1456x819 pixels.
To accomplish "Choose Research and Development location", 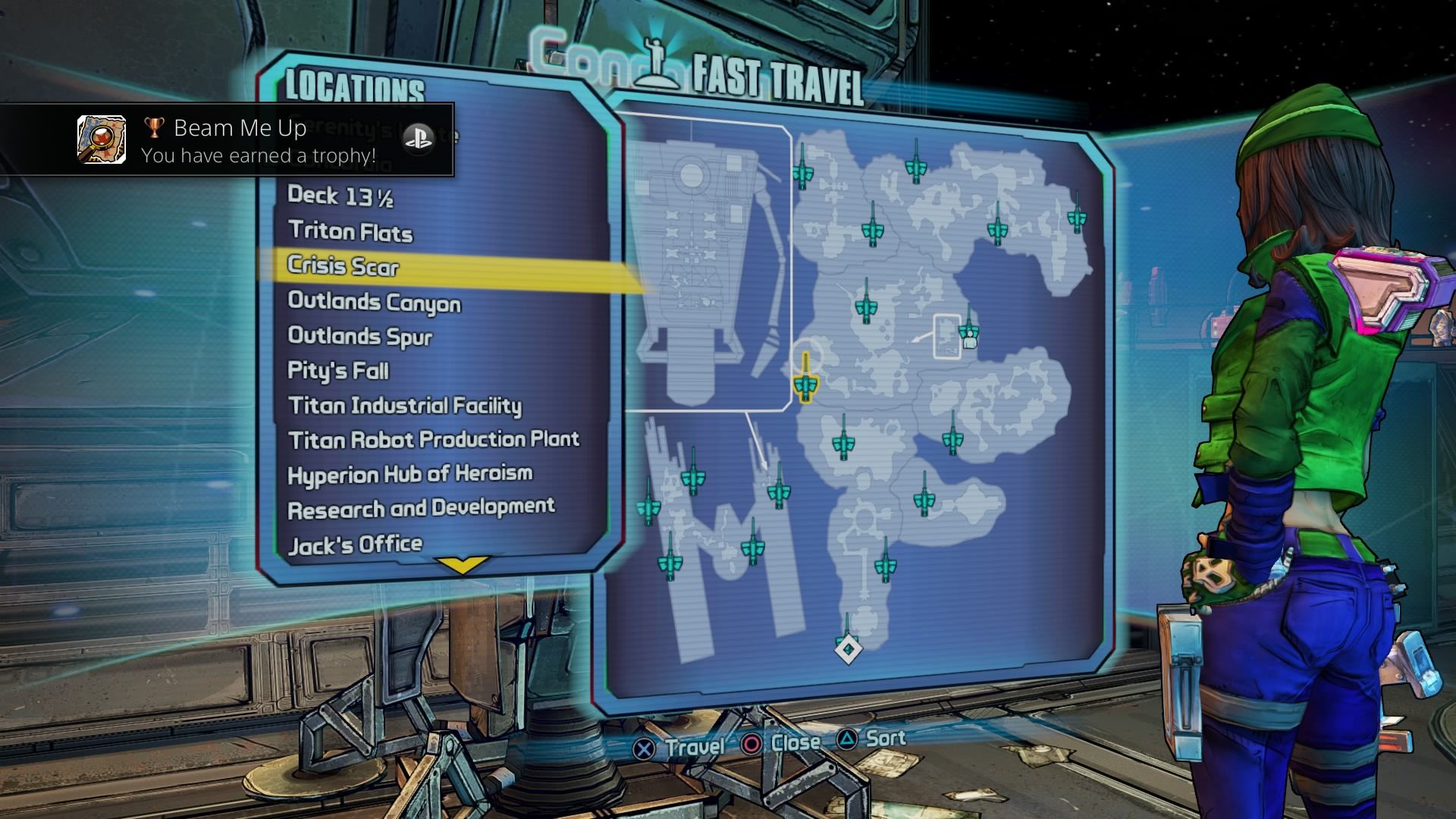I will tap(422, 509).
